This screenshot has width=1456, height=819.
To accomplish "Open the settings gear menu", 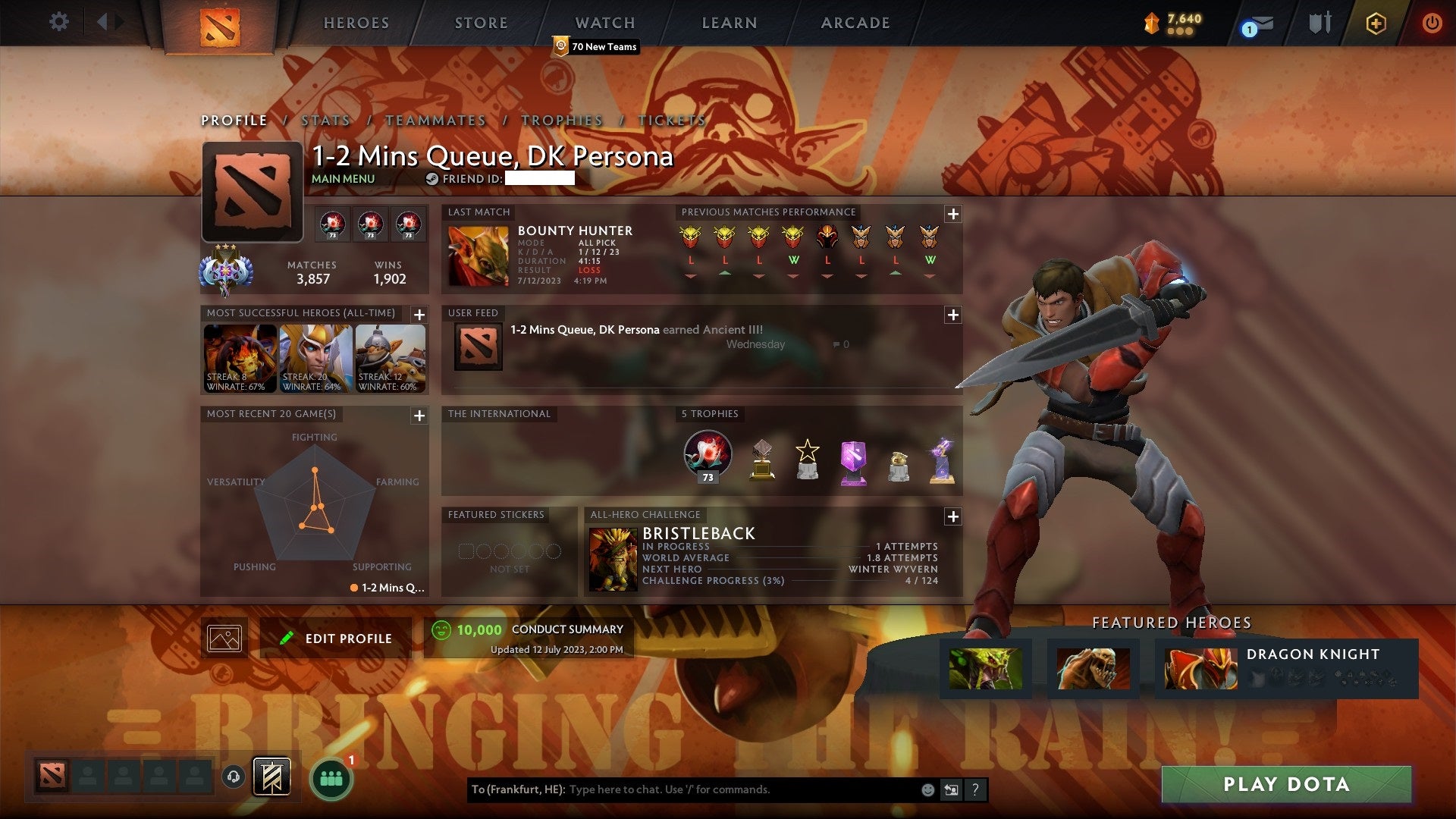I will (x=58, y=22).
